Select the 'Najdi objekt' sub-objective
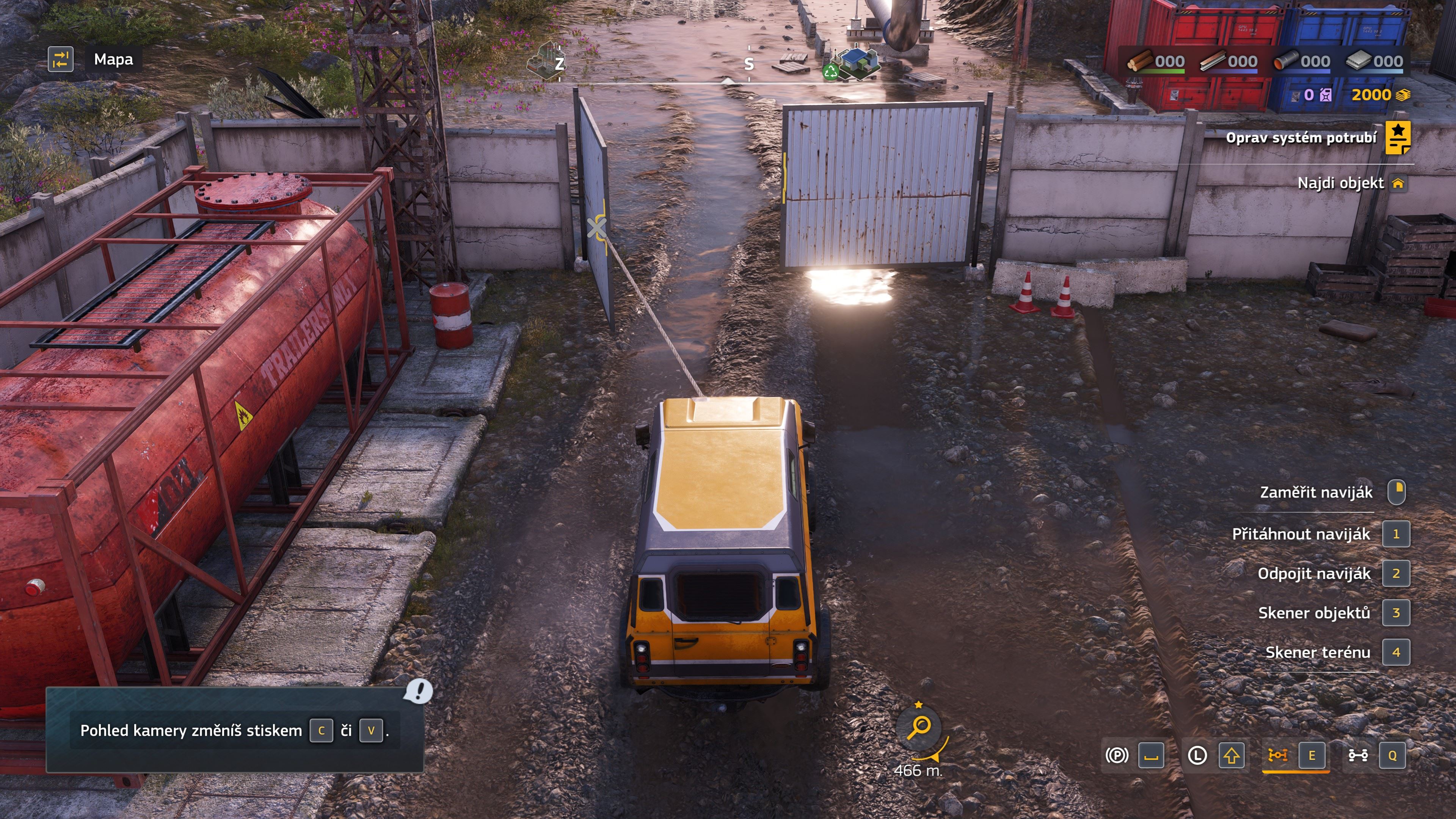1456x819 pixels. (x=1340, y=183)
